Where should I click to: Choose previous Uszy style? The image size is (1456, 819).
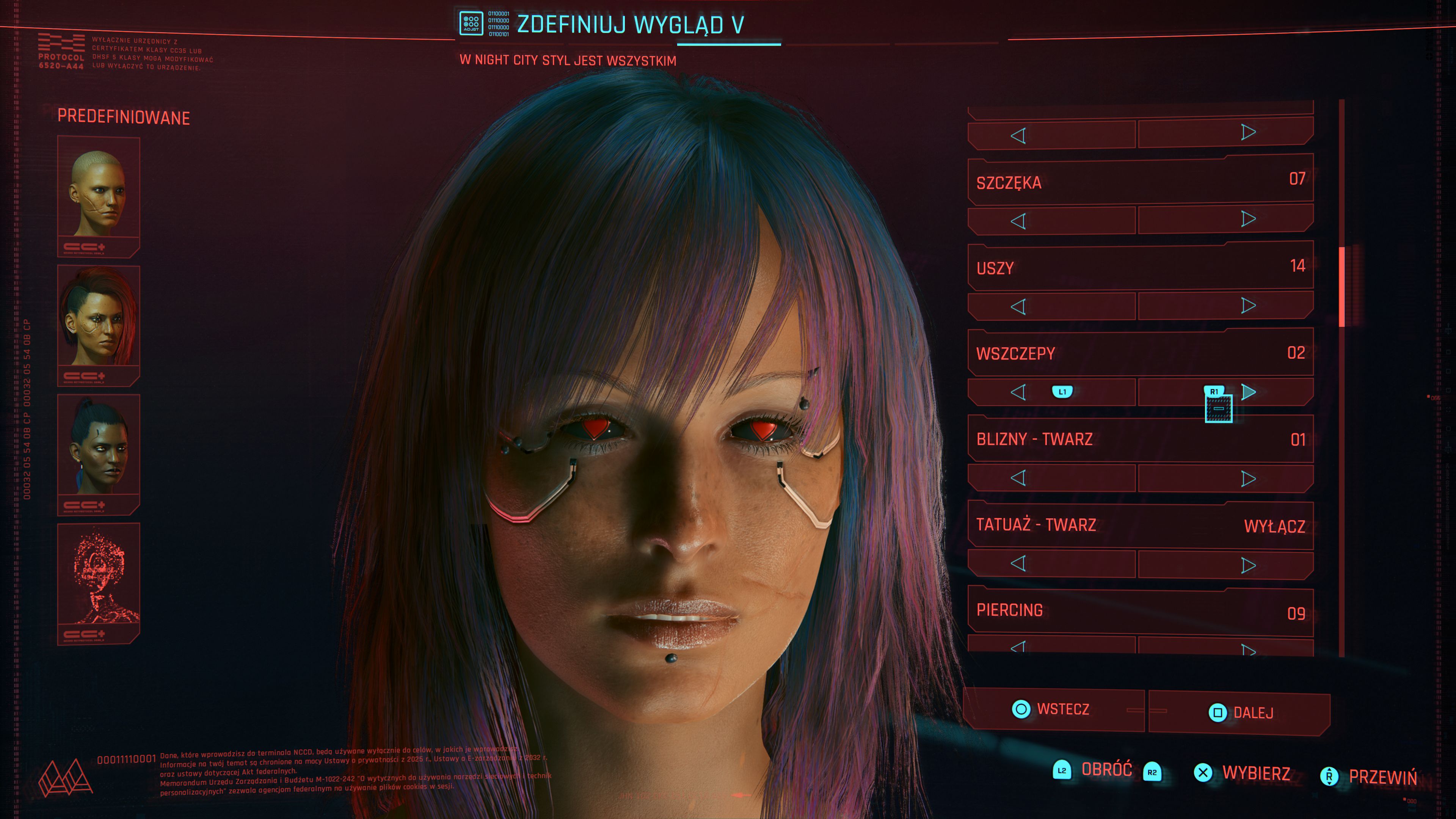pyautogui.click(x=1018, y=307)
